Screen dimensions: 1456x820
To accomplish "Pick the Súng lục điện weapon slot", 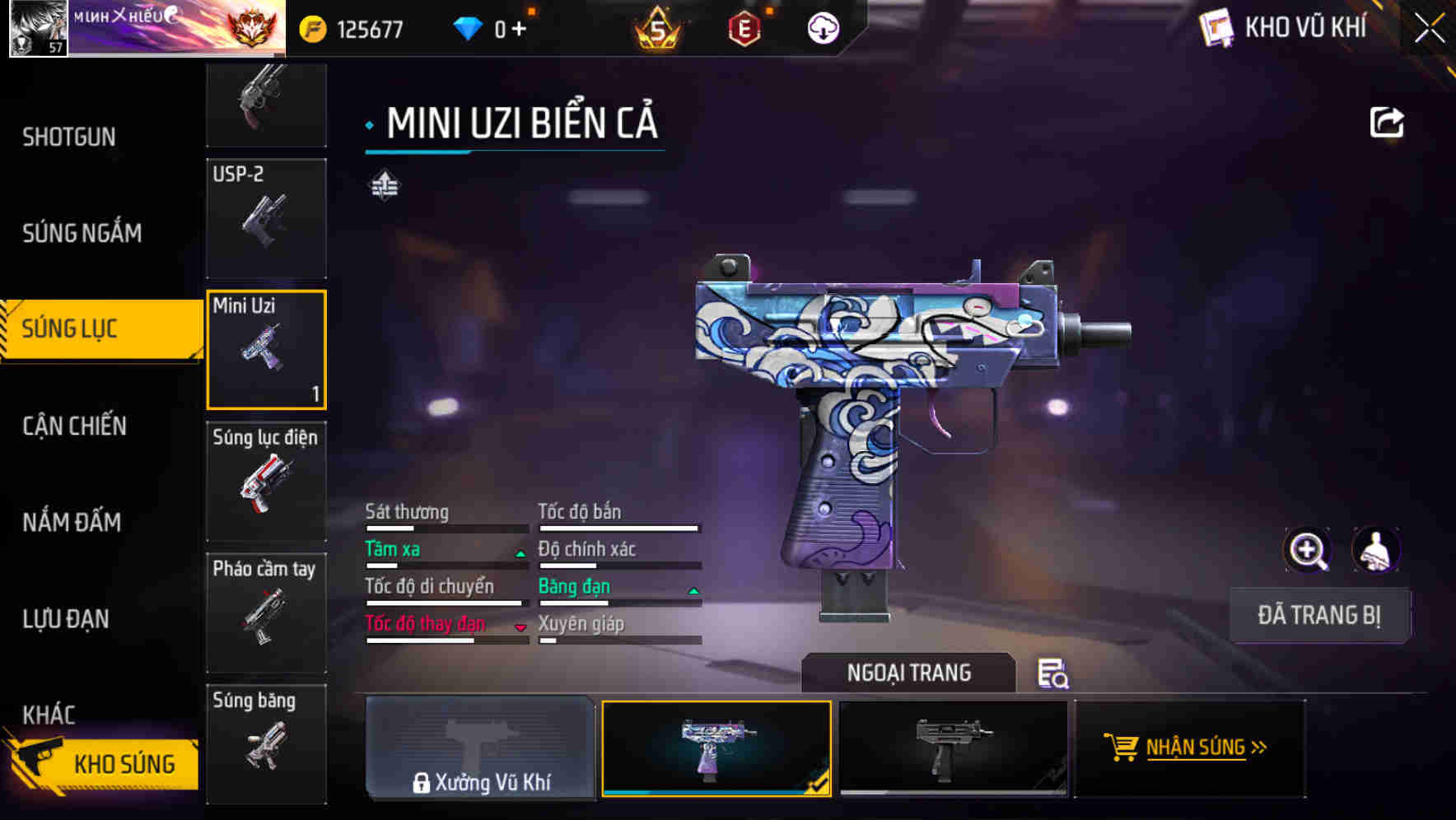I will click(266, 481).
